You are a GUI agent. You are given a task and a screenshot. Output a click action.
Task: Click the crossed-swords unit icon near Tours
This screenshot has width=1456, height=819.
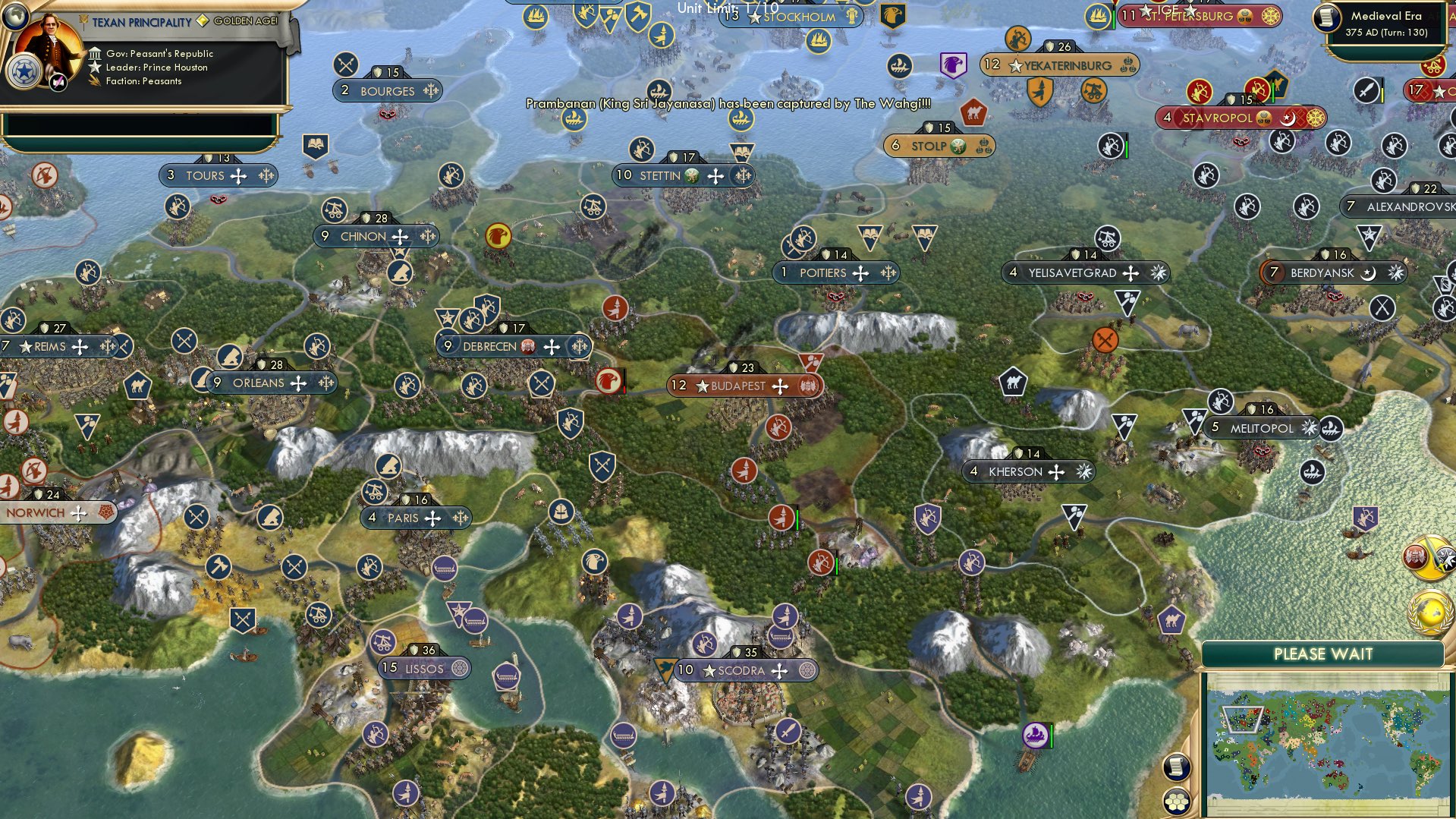tap(348, 65)
